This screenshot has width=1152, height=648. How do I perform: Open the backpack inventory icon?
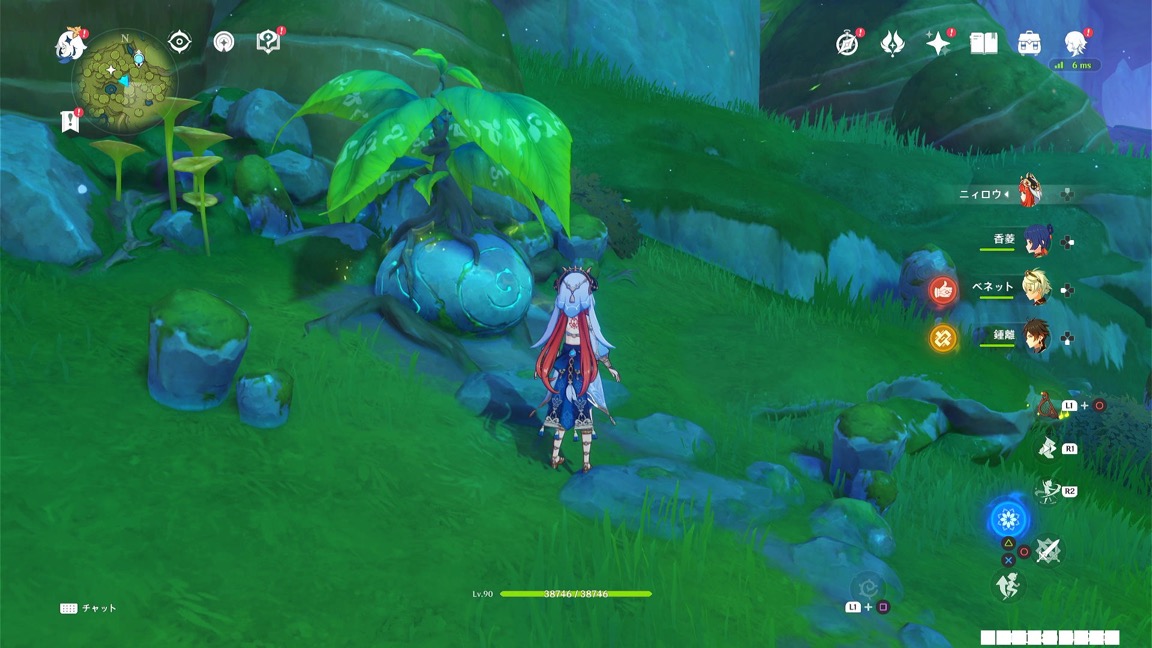[1029, 43]
